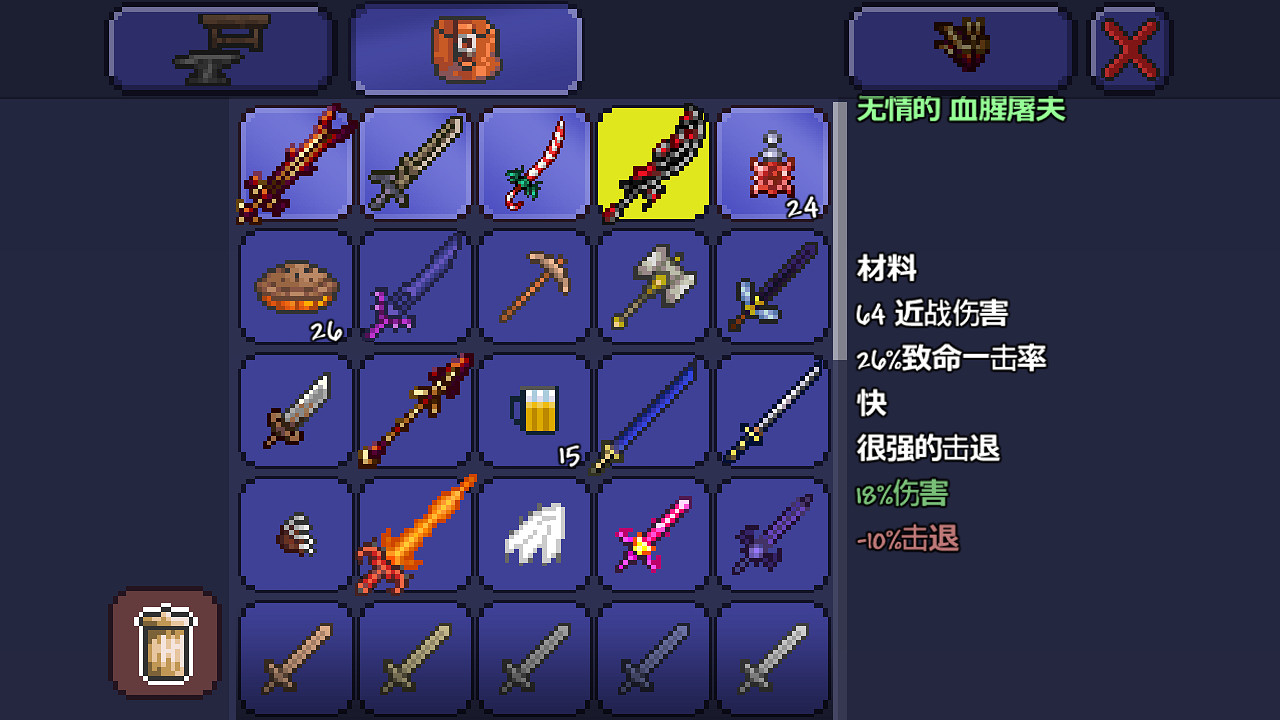The height and width of the screenshot is (720, 1280).
Task: Select the dark purple sword beside the pie
Action: pos(414,287)
